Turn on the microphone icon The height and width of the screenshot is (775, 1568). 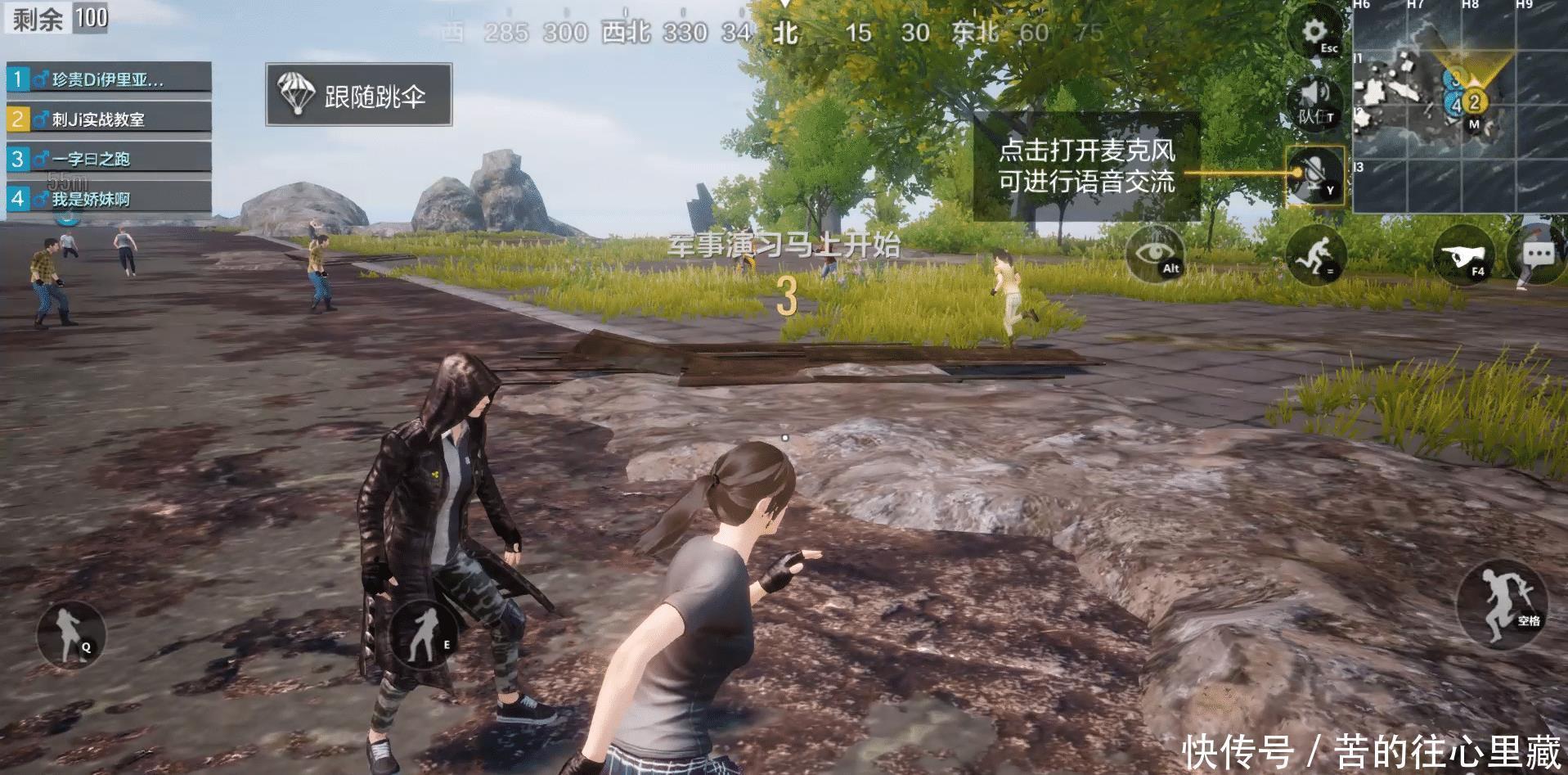[x=1314, y=175]
